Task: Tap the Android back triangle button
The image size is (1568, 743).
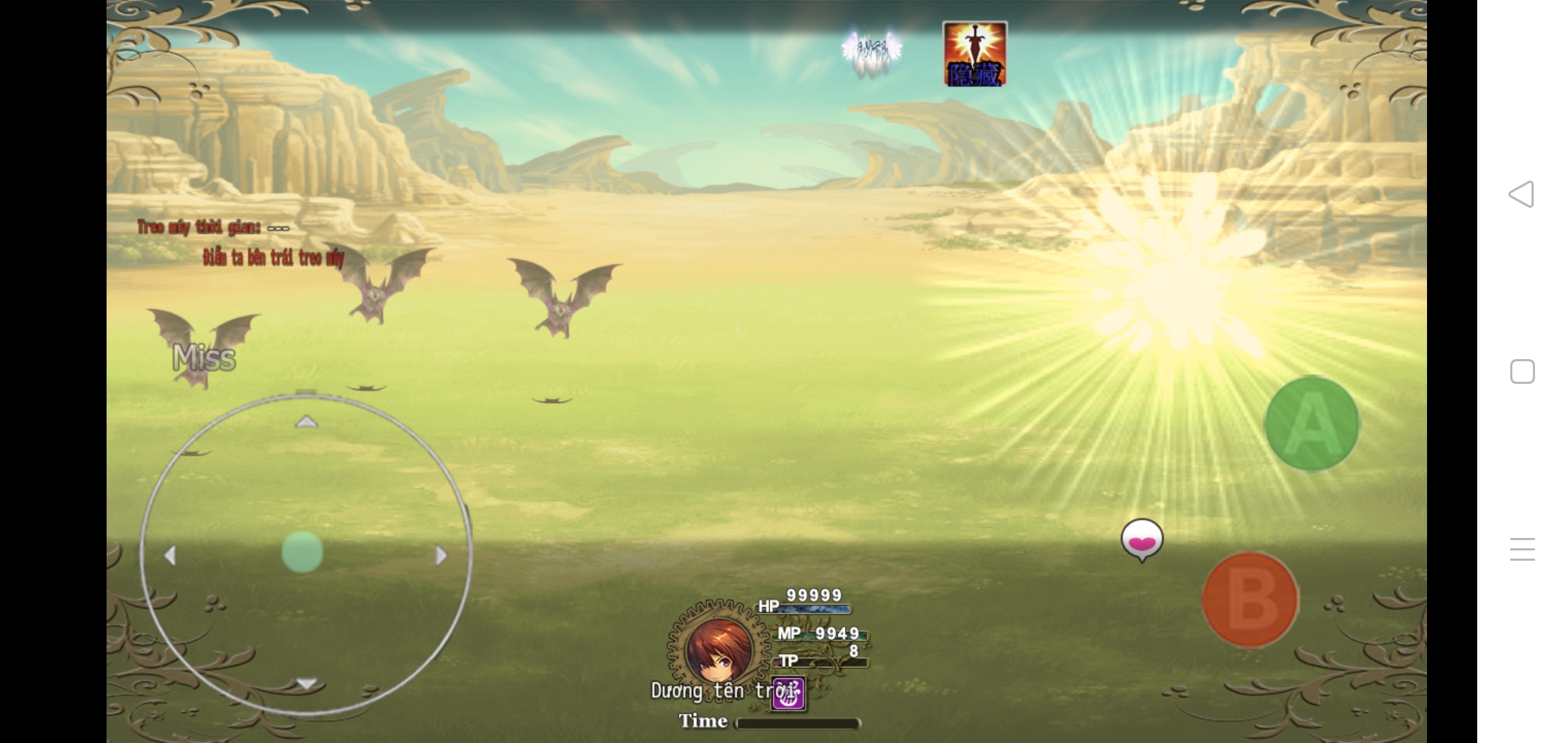Action: (1521, 194)
